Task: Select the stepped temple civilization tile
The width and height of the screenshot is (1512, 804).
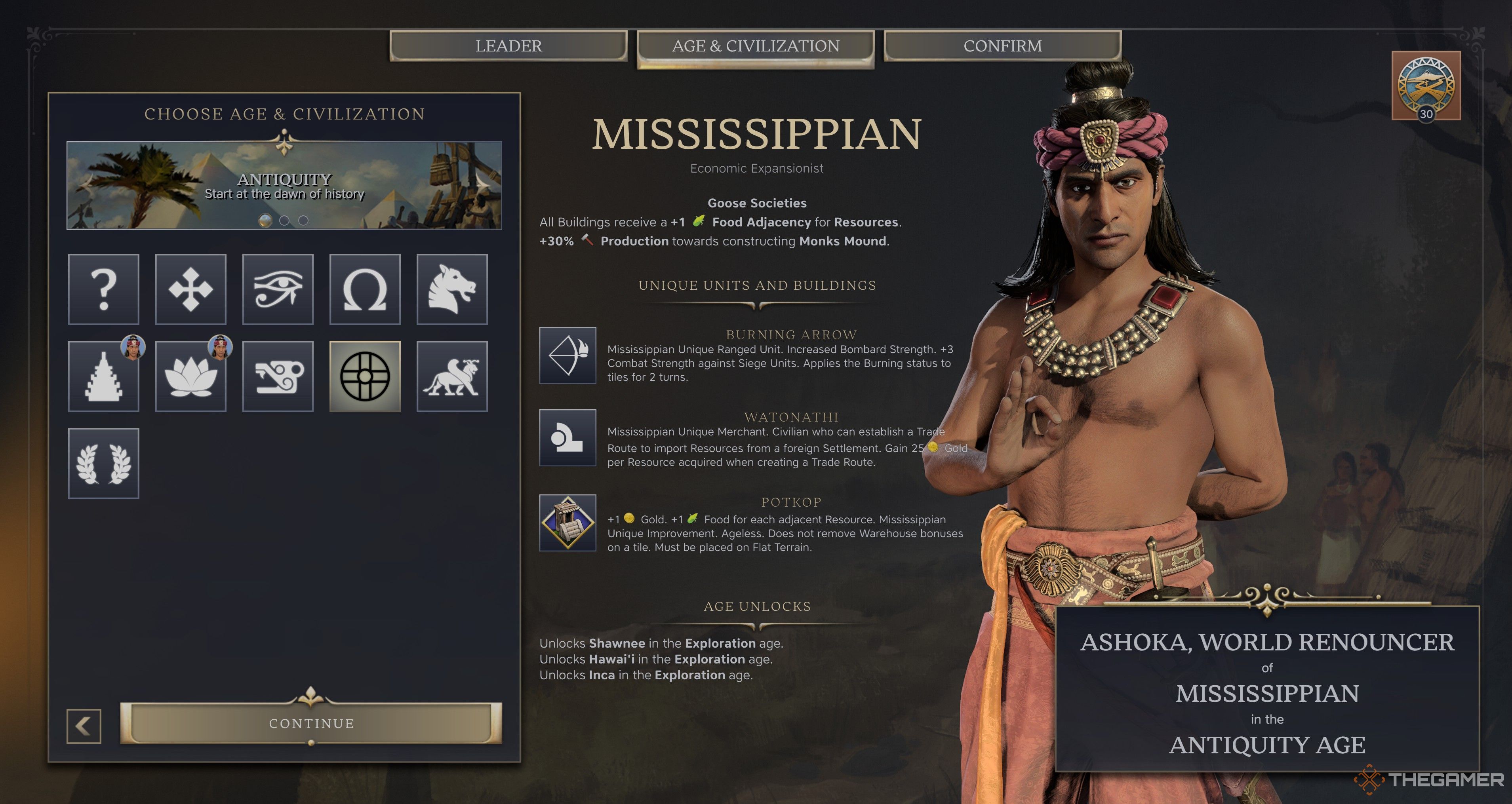Action: point(104,376)
